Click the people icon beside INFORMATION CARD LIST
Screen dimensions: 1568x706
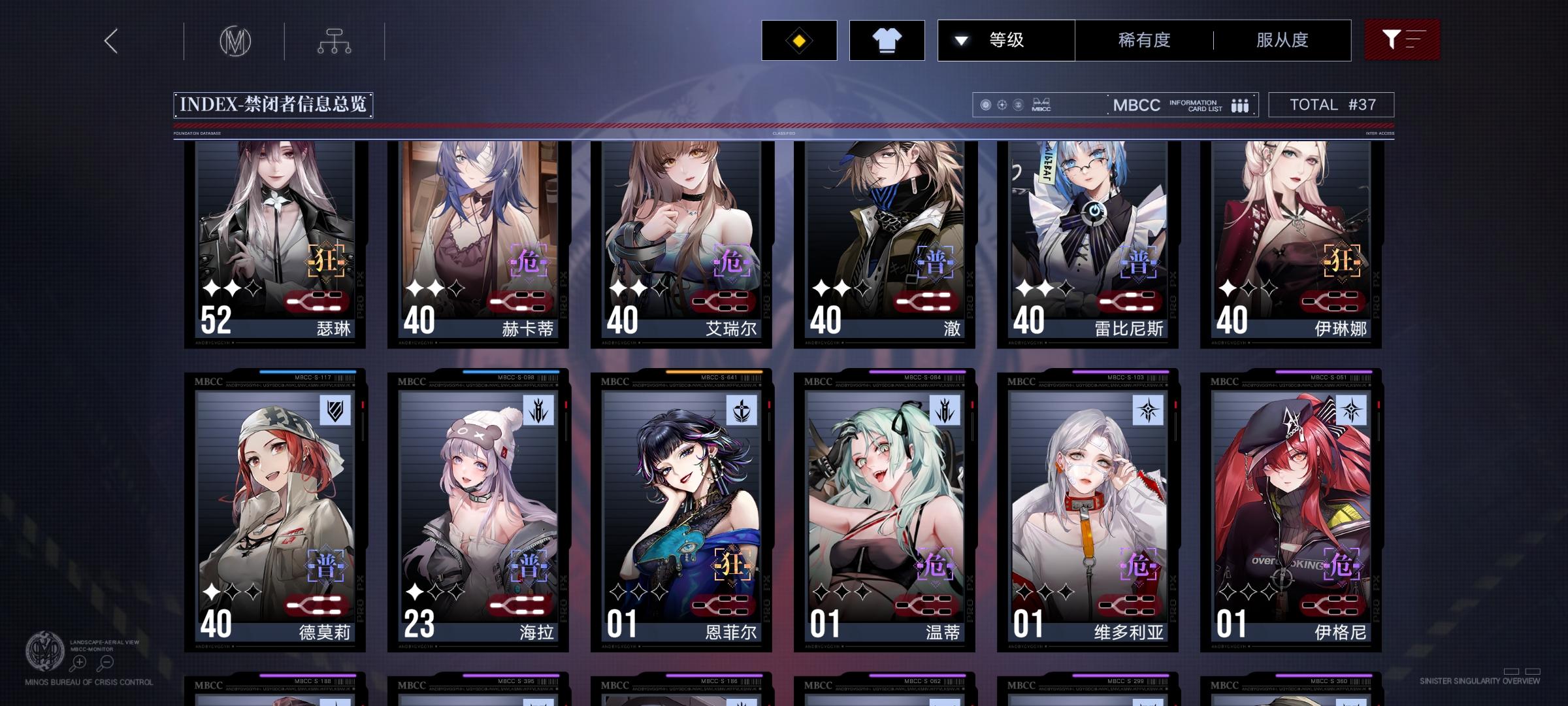(1239, 105)
